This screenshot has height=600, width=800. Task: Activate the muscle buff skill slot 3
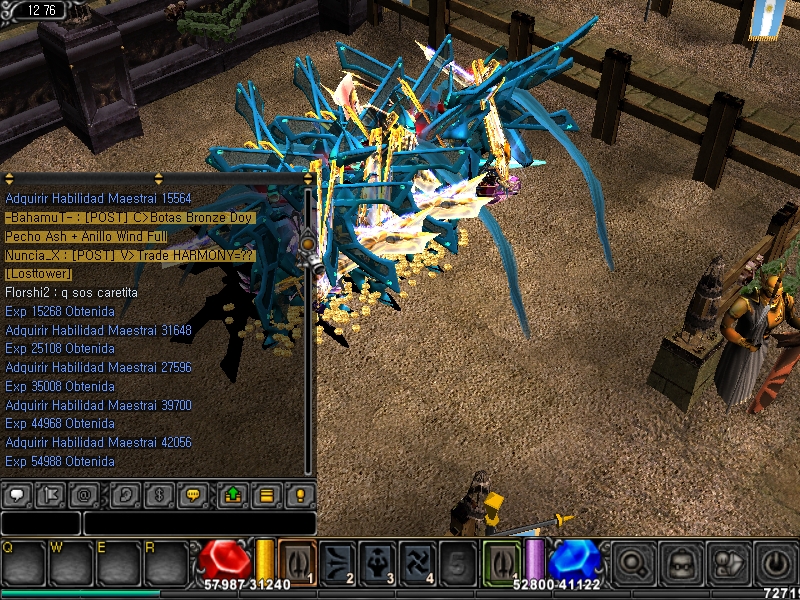[377, 561]
